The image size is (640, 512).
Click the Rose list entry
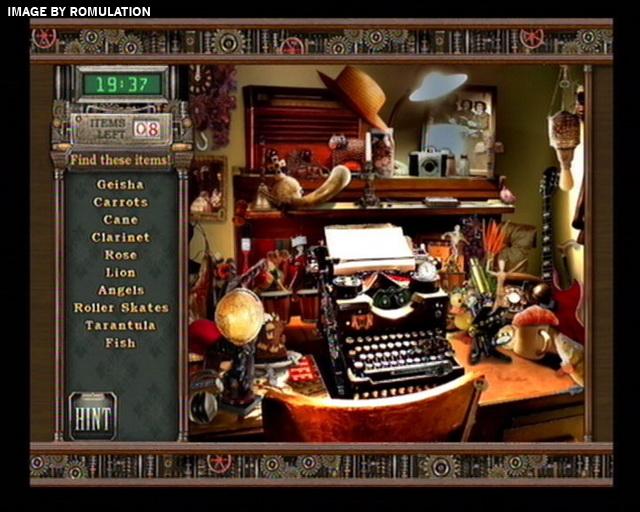point(120,255)
